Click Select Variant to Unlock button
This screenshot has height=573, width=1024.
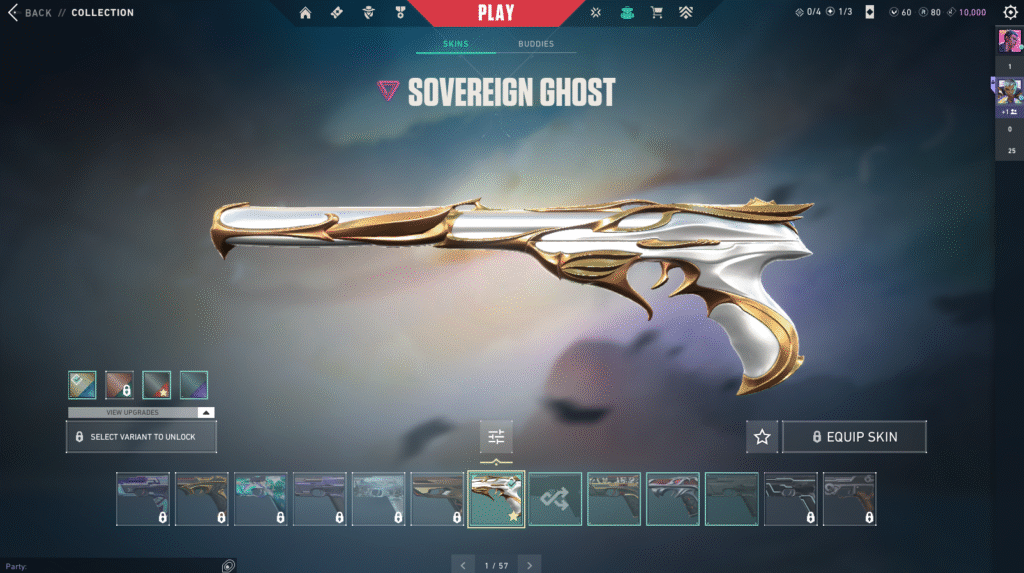(x=141, y=437)
